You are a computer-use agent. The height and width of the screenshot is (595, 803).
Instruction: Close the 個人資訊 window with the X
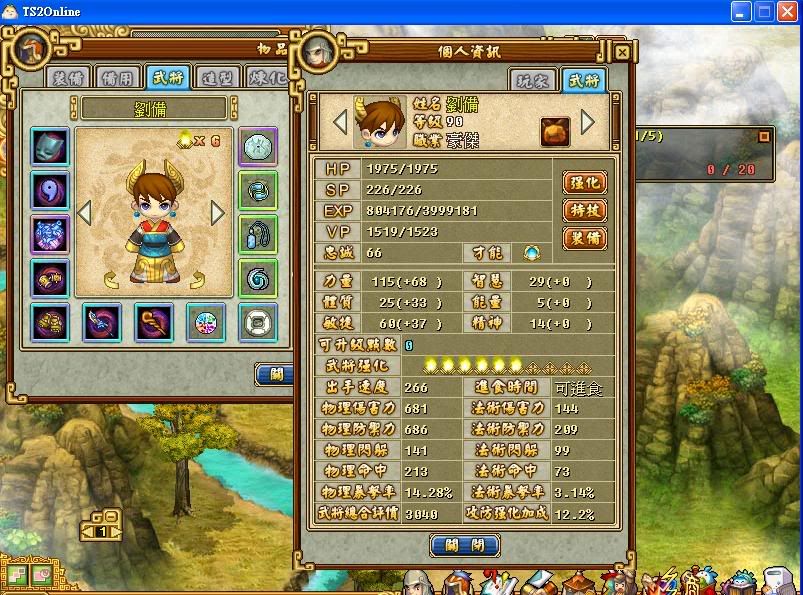[x=621, y=52]
